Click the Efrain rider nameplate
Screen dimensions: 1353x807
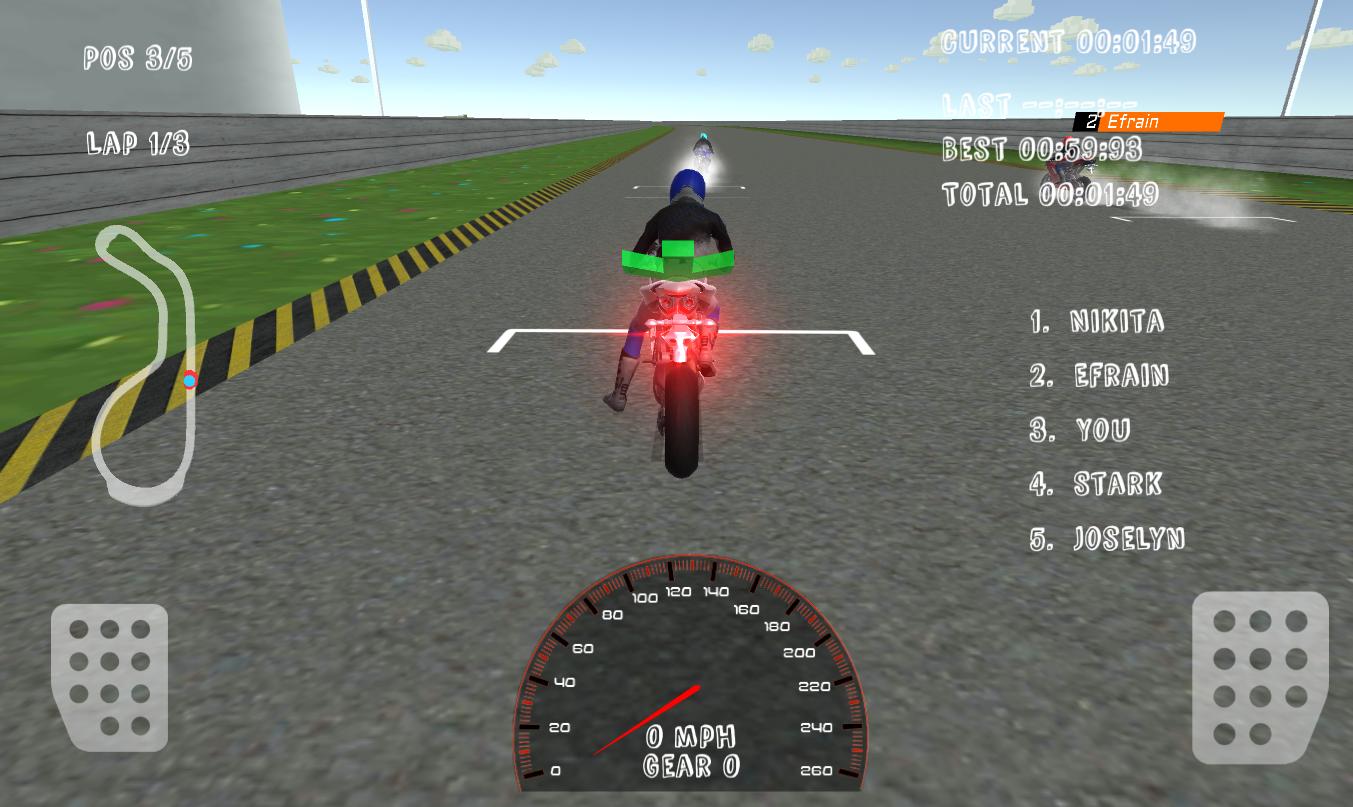(x=1147, y=121)
